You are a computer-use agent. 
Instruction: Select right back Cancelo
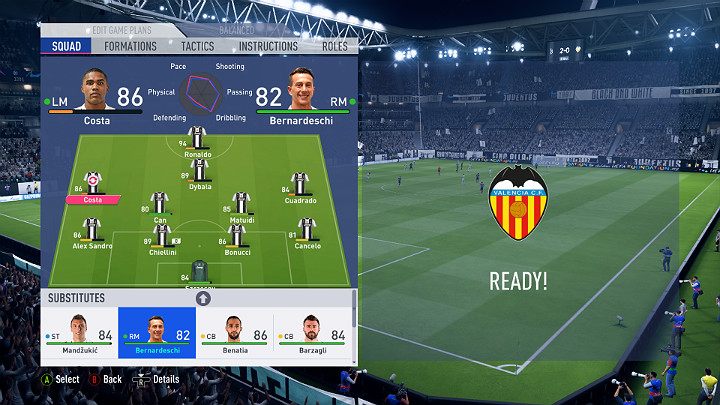pyautogui.click(x=307, y=232)
